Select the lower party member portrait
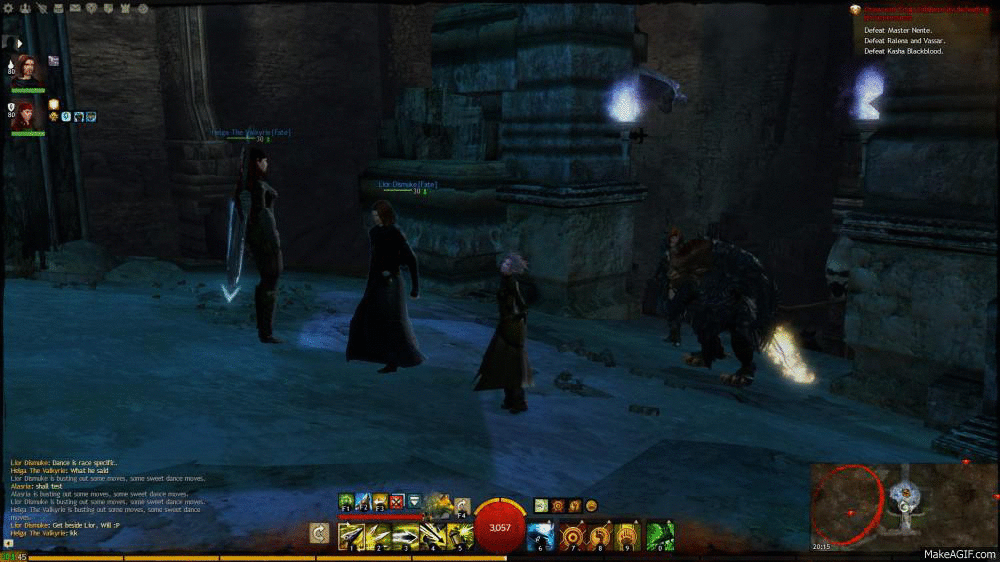 pos(26,115)
